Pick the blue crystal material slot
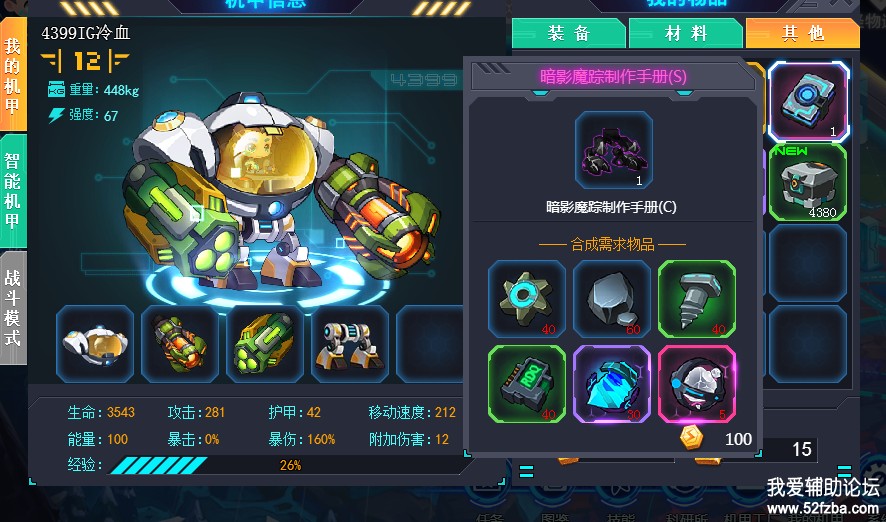This screenshot has height=522, width=886. click(612, 384)
